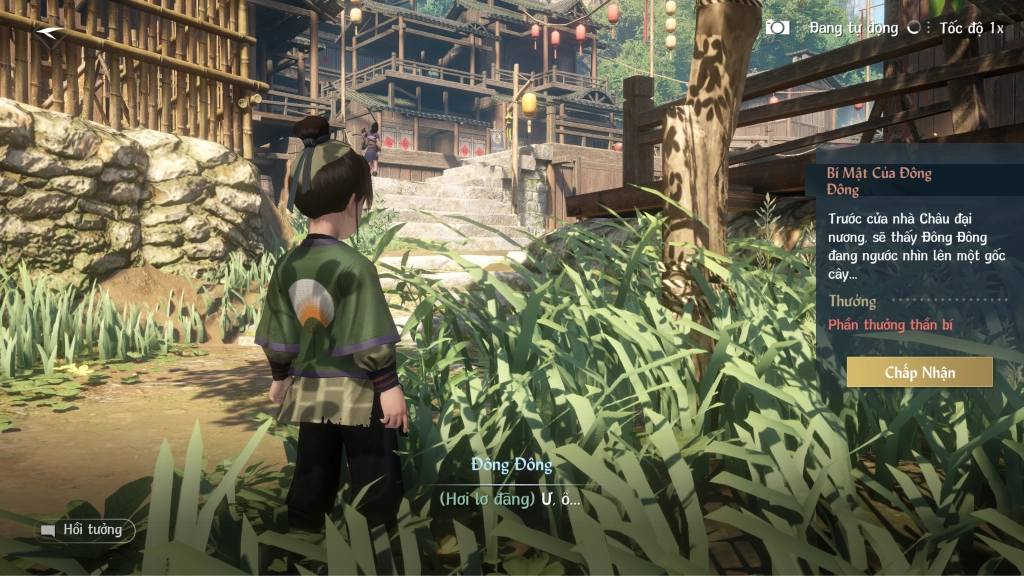Screen dimensions: 1024x576
Task: Accept the quest with Chấp Nhận
Action: tap(919, 372)
